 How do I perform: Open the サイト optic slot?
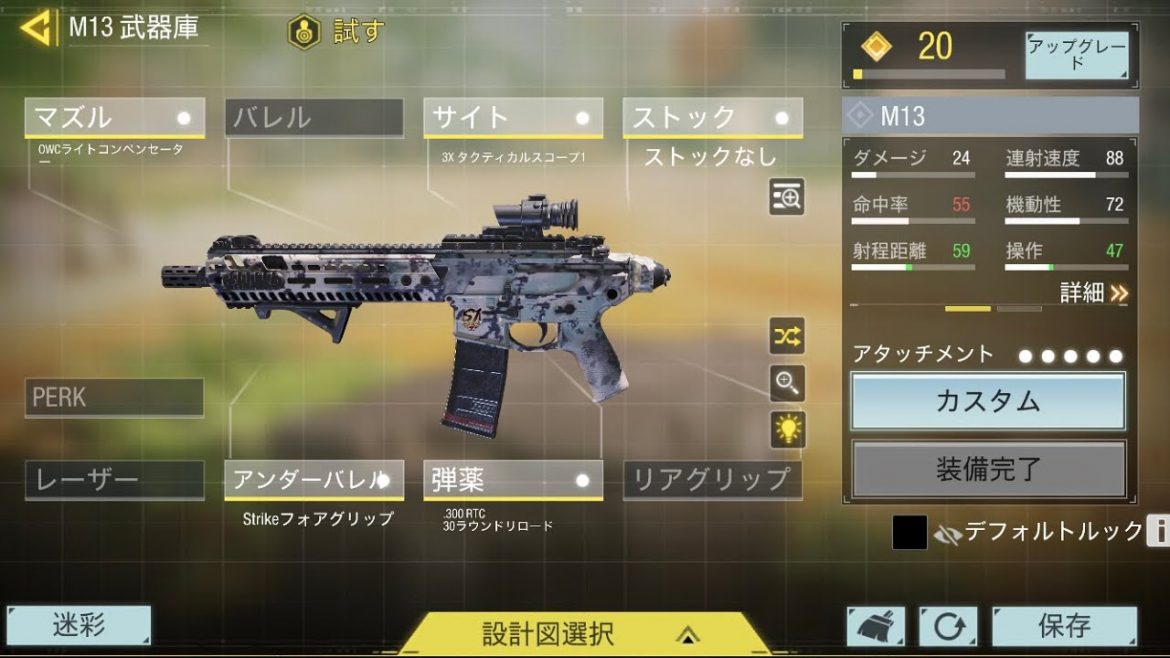coord(513,117)
